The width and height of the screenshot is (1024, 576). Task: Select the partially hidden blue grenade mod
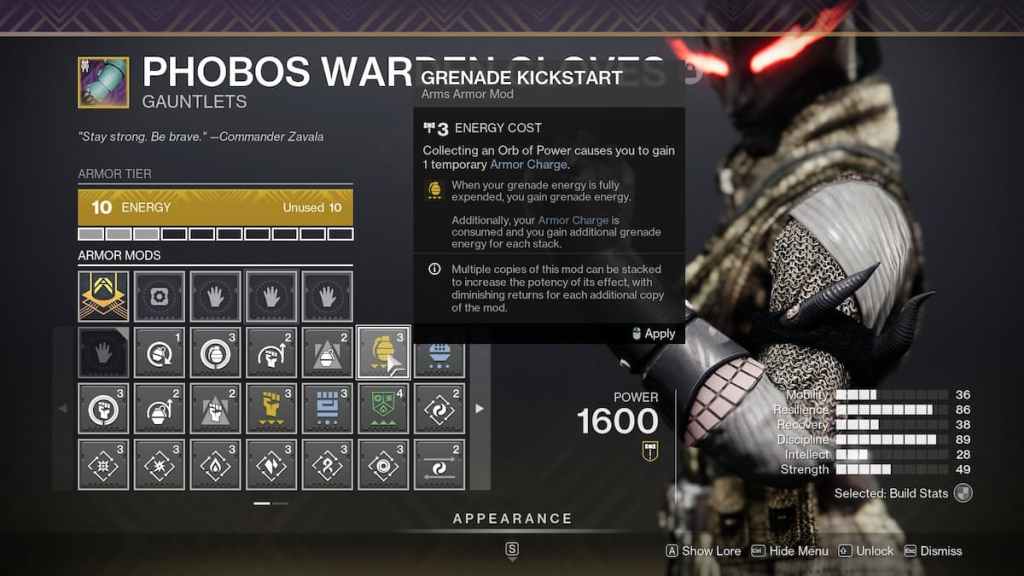(x=439, y=352)
